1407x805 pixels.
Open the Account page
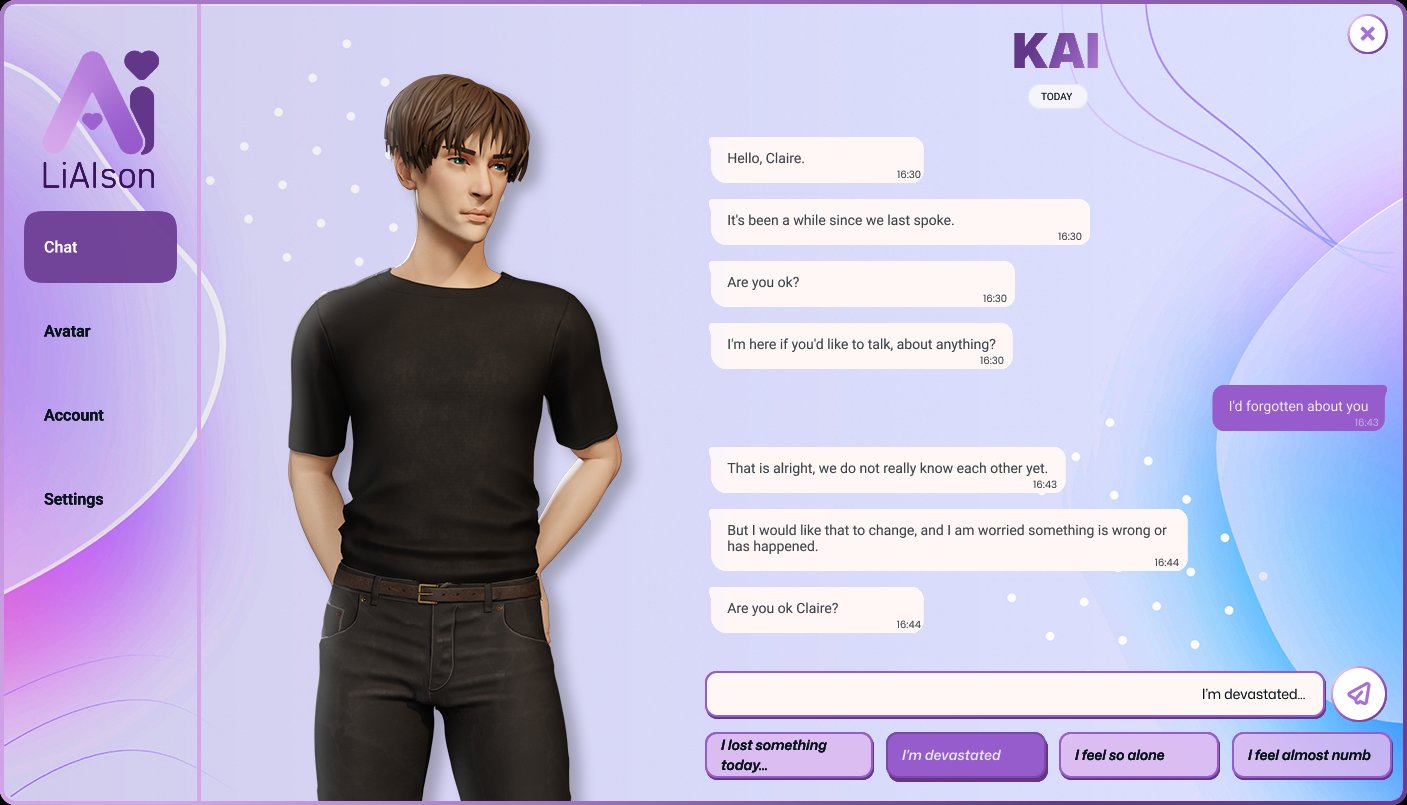pyautogui.click(x=74, y=415)
